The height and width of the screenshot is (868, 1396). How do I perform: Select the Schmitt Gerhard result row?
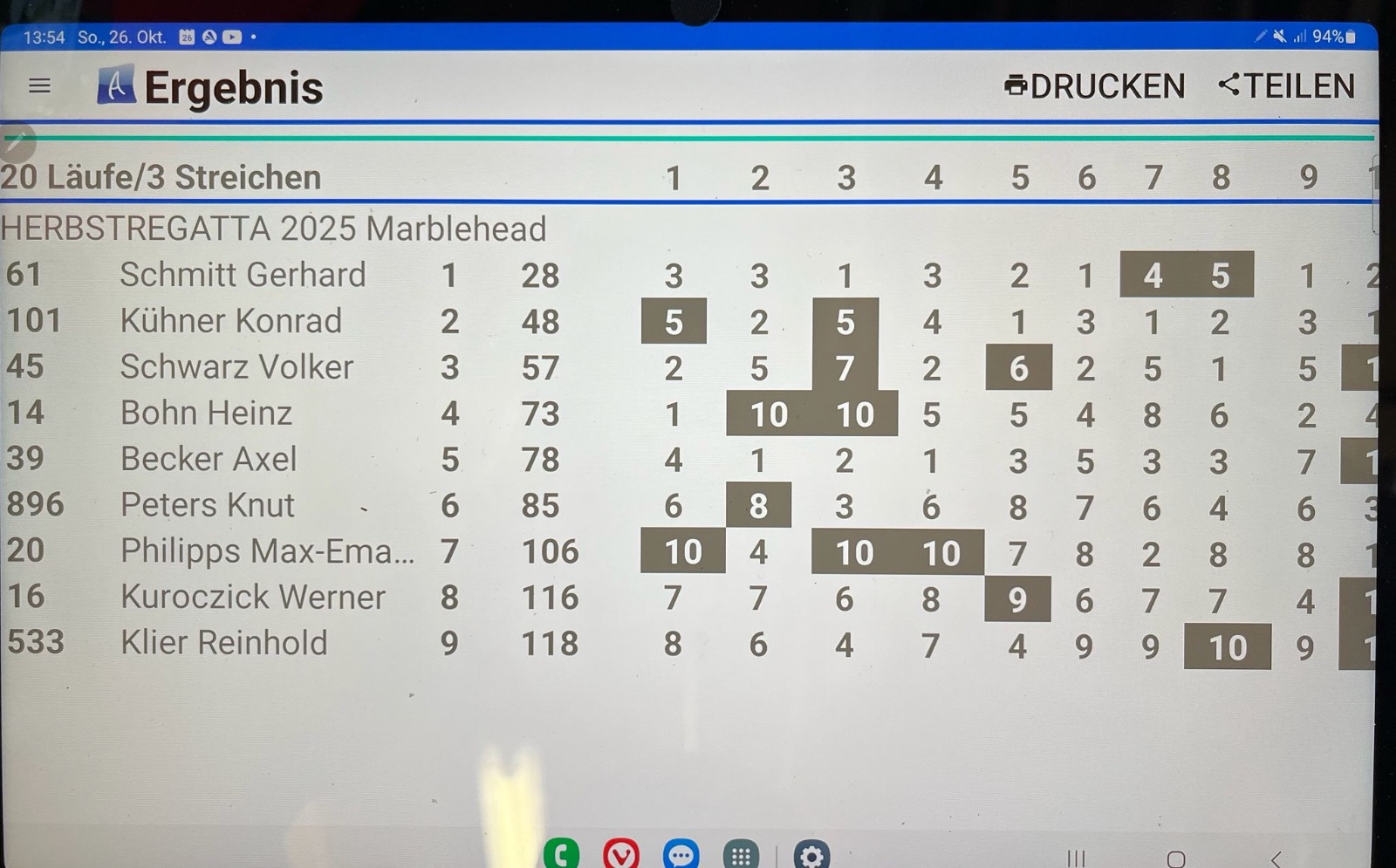click(243, 276)
